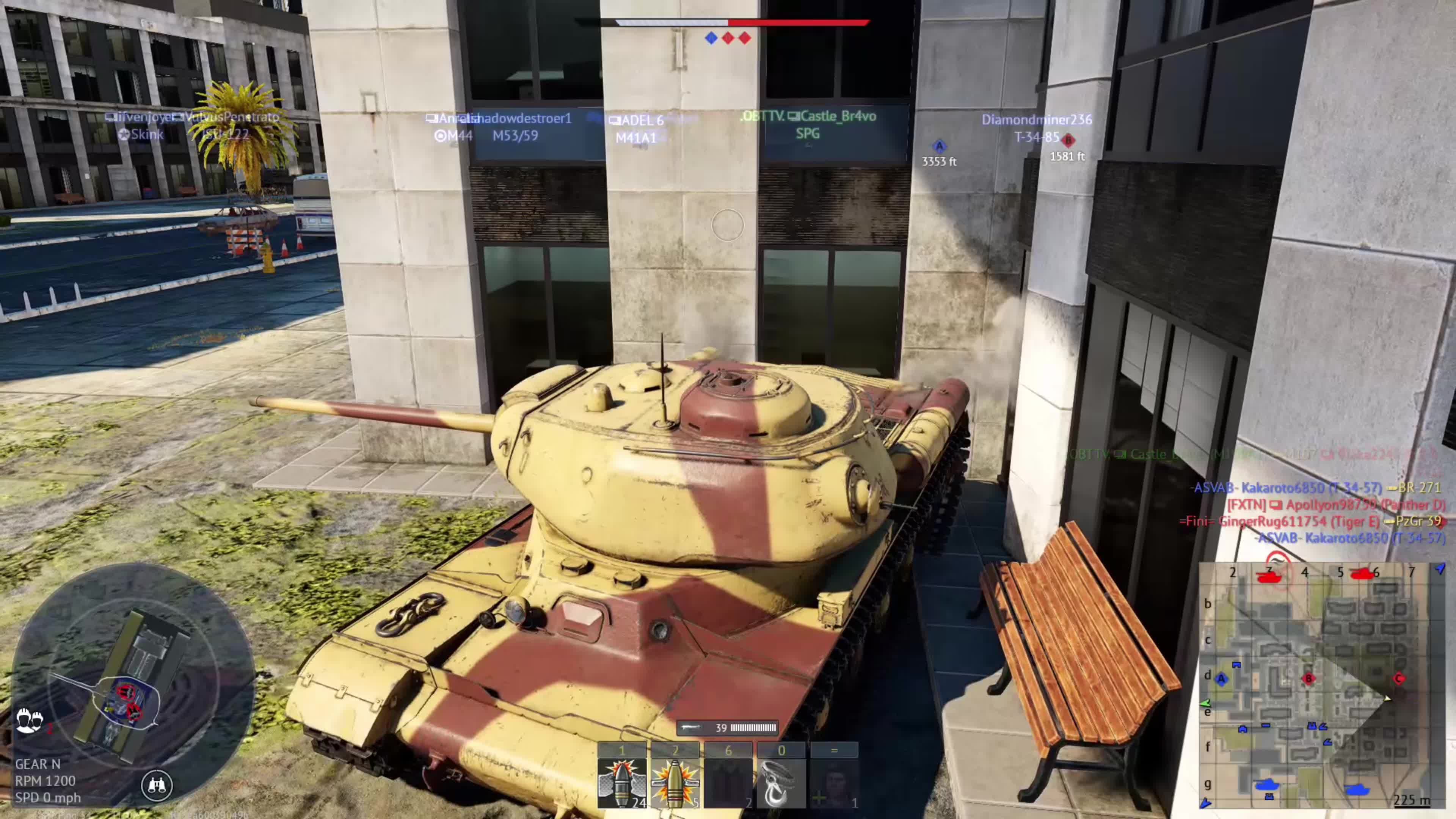
Task: Click the Diamondminer236 T-34-85 player nameplate
Action: coord(1037,128)
